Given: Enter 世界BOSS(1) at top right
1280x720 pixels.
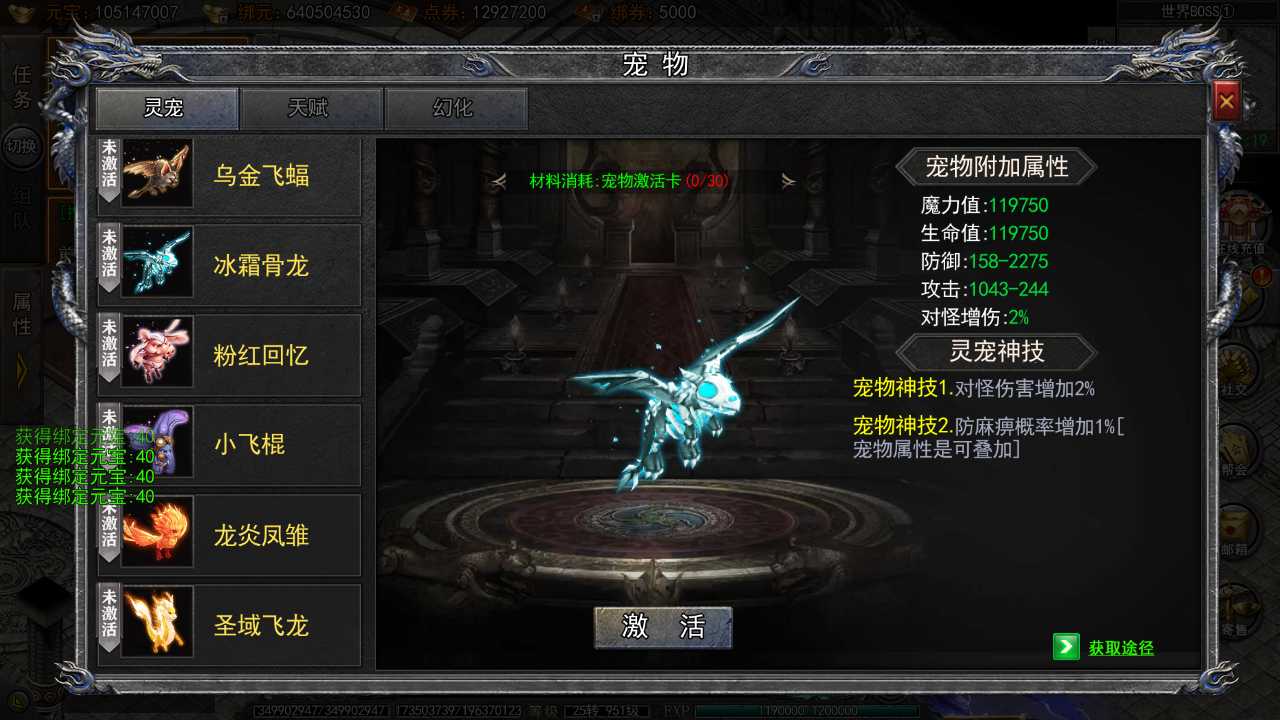Looking at the screenshot, I should (x=1195, y=11).
